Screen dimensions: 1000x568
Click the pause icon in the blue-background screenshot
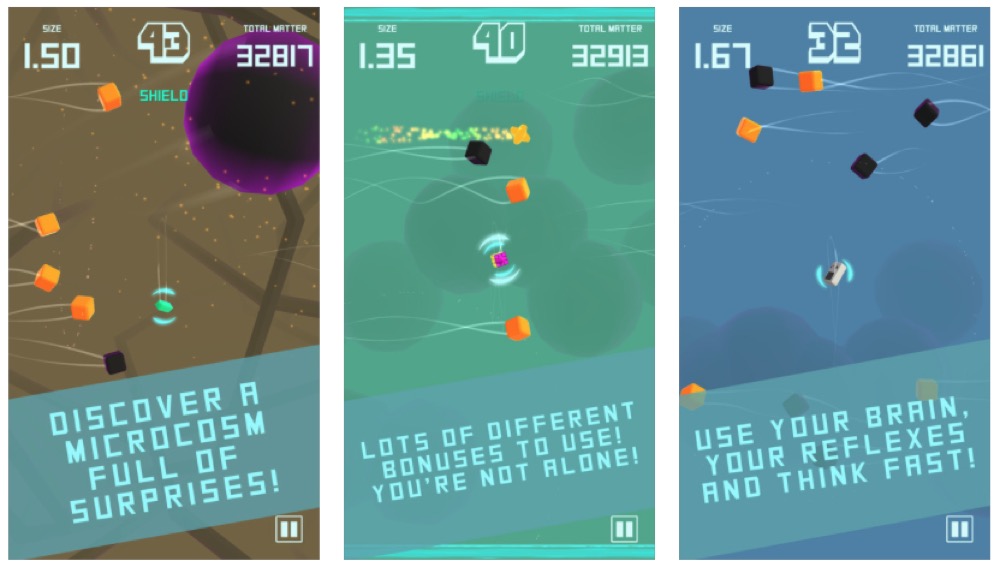click(959, 529)
